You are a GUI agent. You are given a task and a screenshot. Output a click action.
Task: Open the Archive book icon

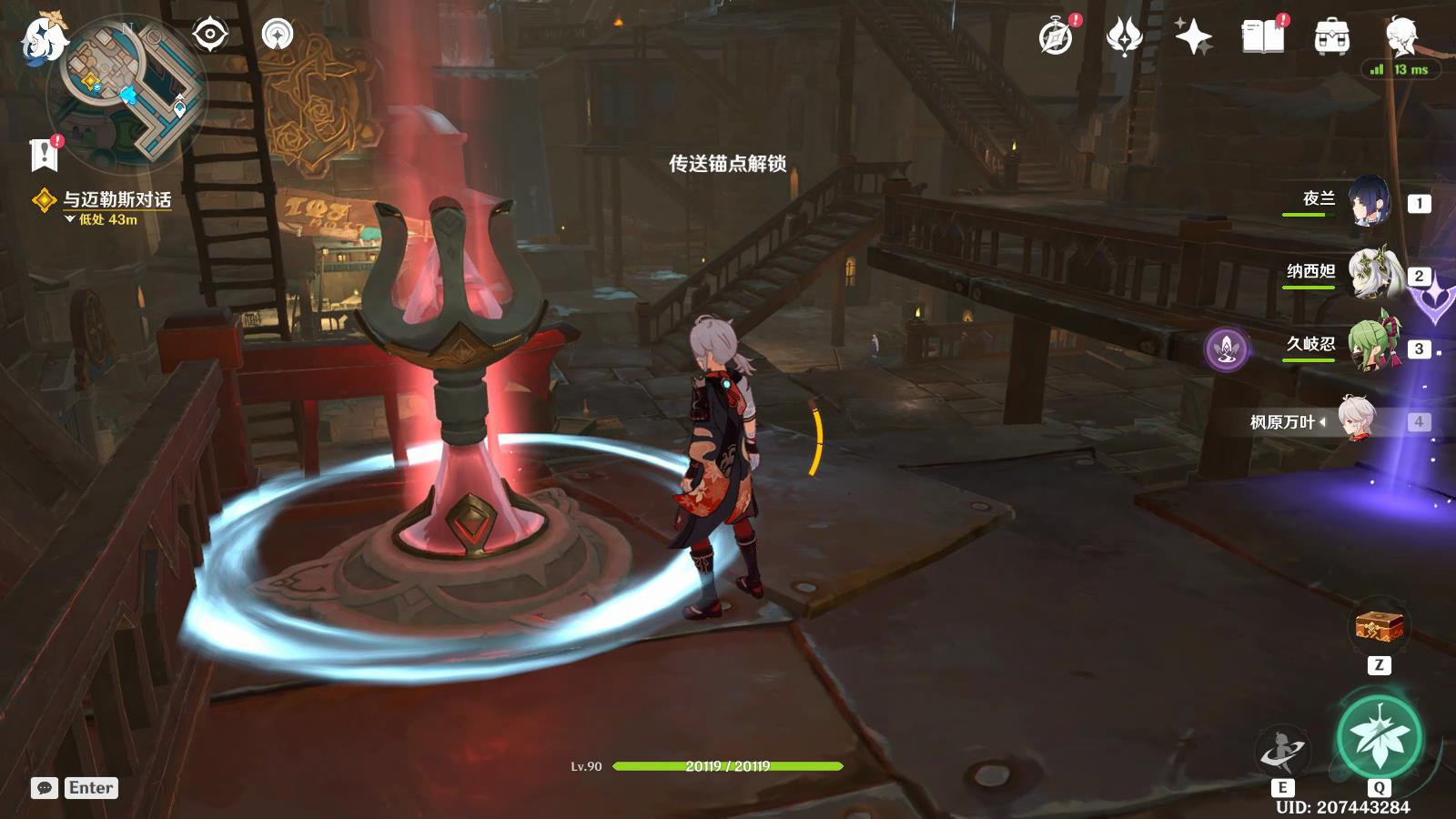pos(1260,36)
